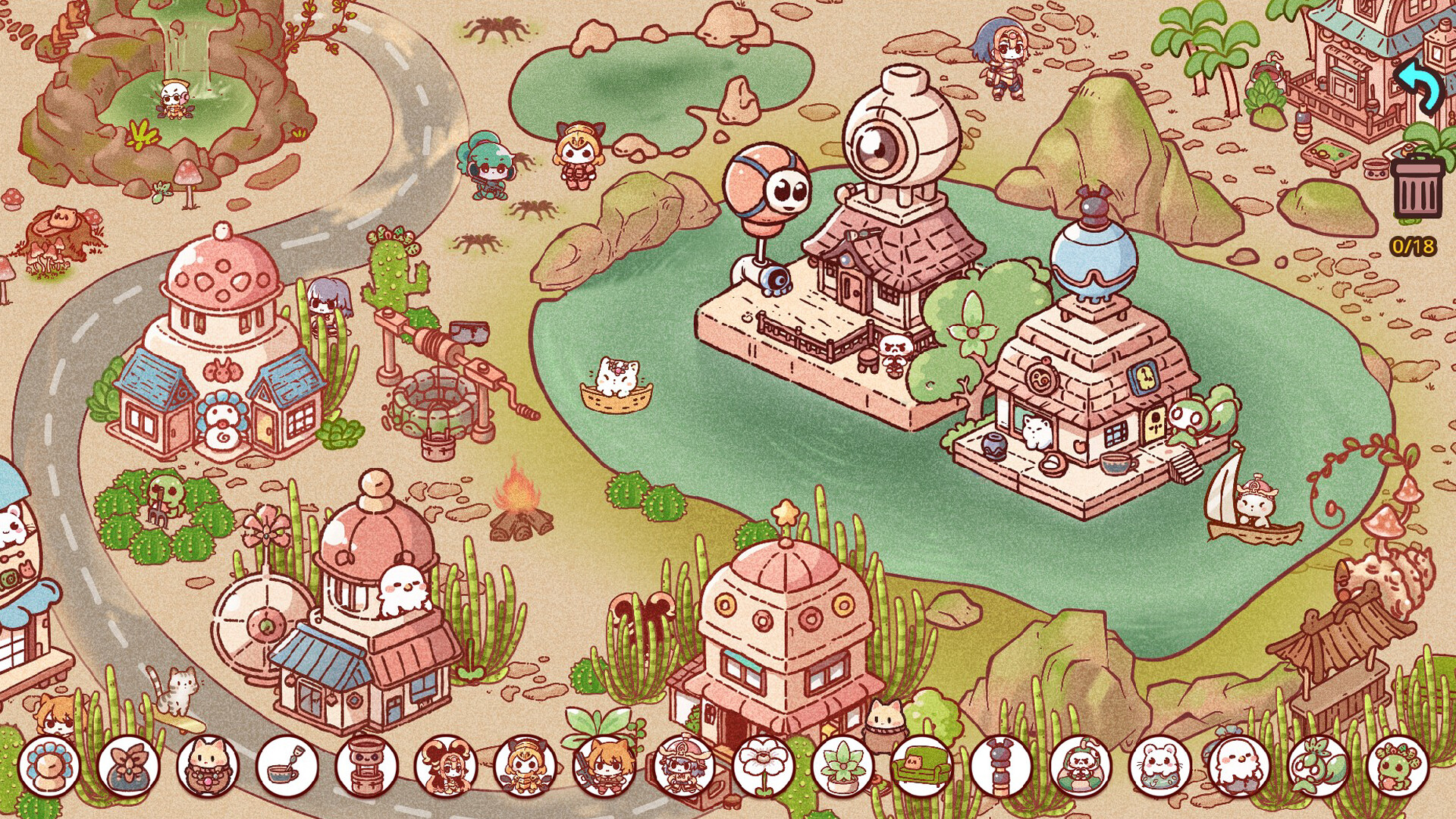This screenshot has height=819, width=1456.
Task: Select the smiling stone well target icon
Action: (x=367, y=766)
